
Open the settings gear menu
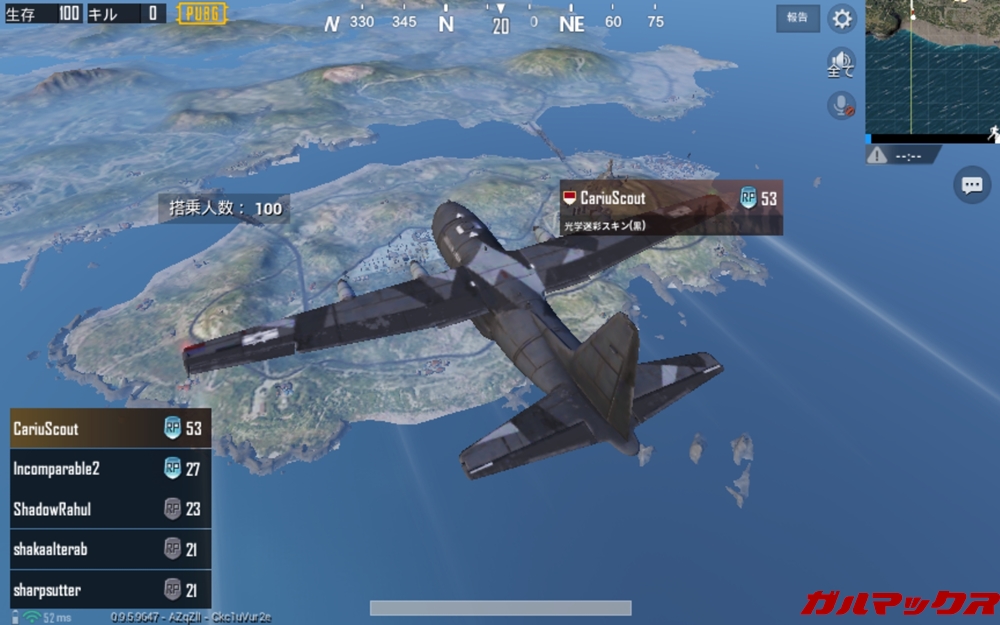click(843, 18)
